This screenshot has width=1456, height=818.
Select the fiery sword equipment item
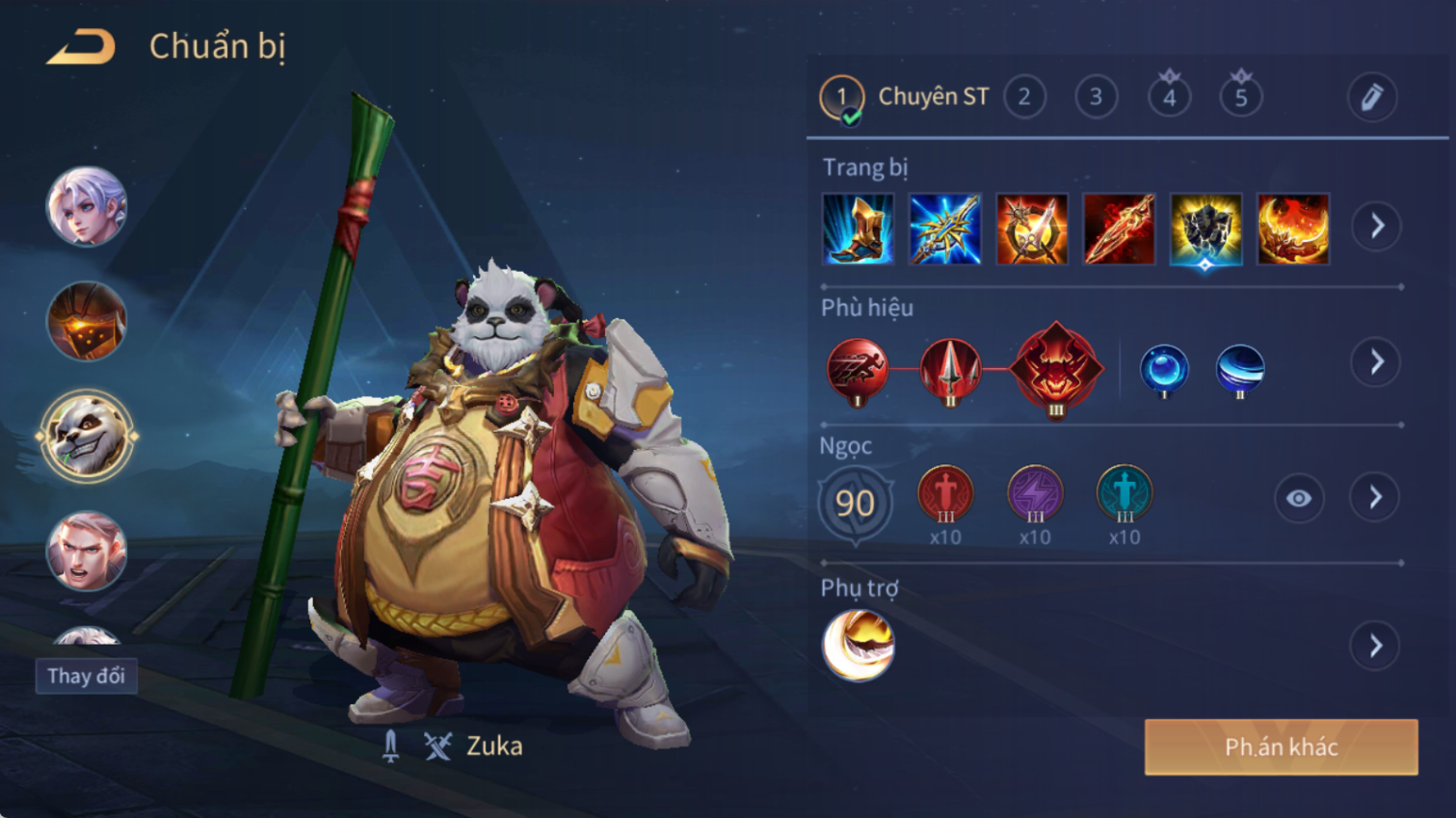[x=1119, y=229]
